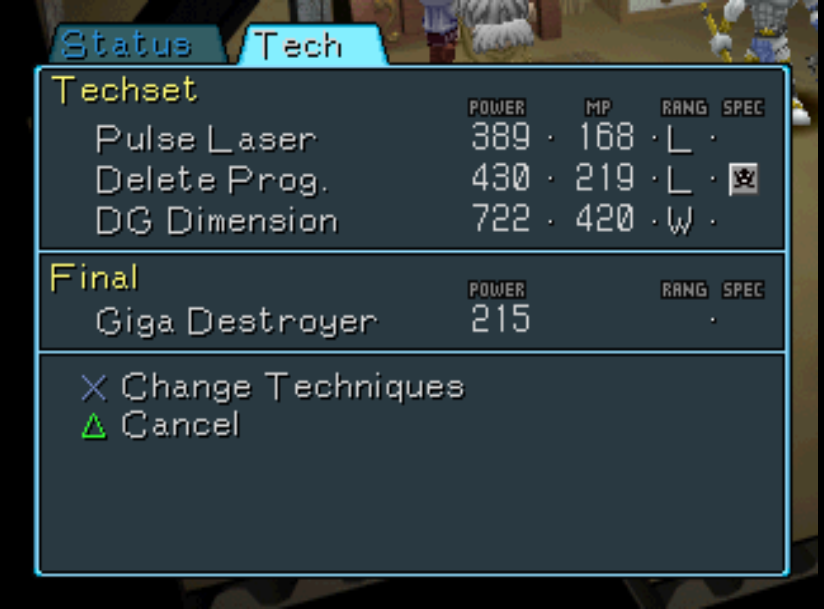Screen dimensions: 824x609
Task: Choose the Pulse Laser technique
Action: pos(206,139)
